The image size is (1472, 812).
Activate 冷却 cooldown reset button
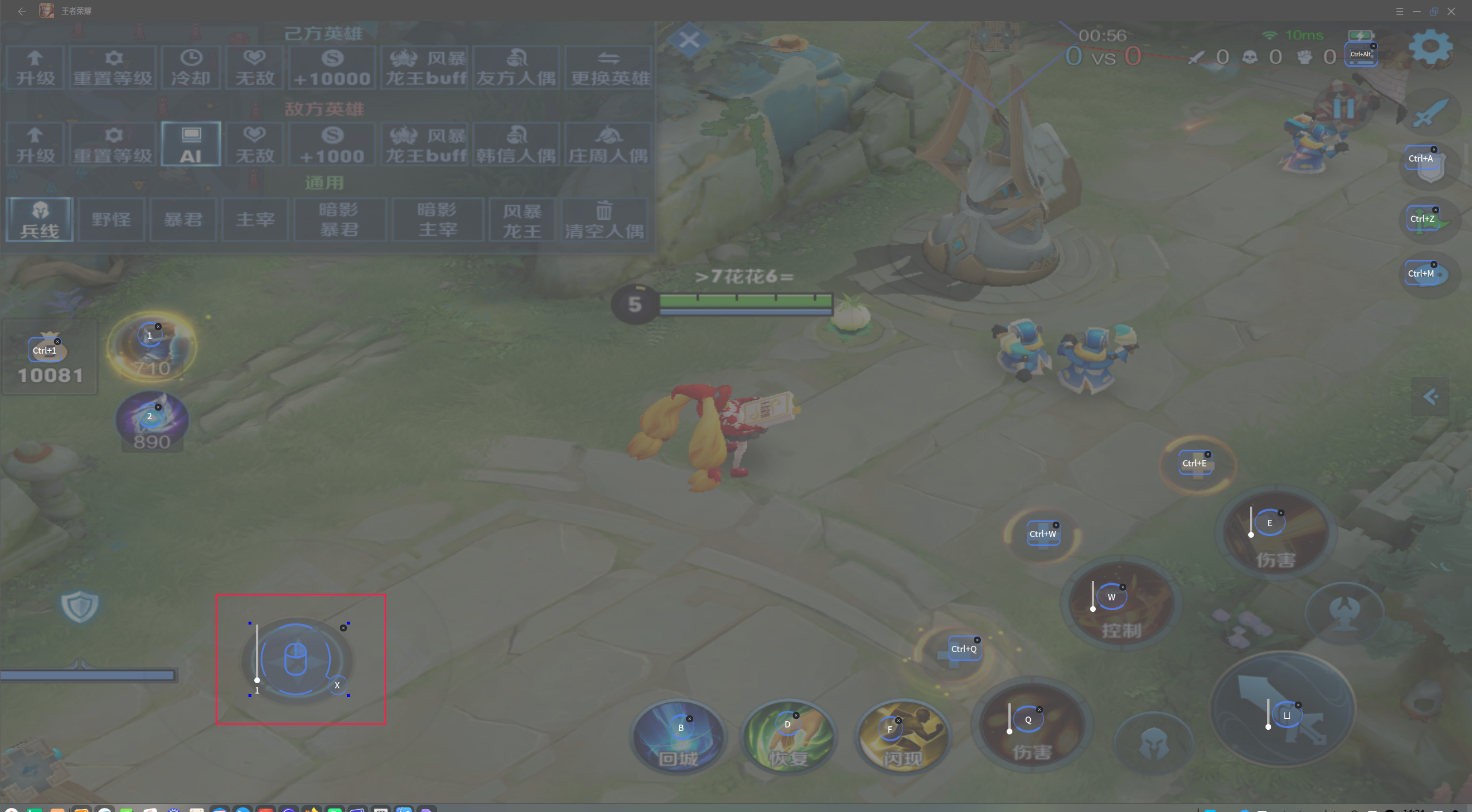coord(191,67)
